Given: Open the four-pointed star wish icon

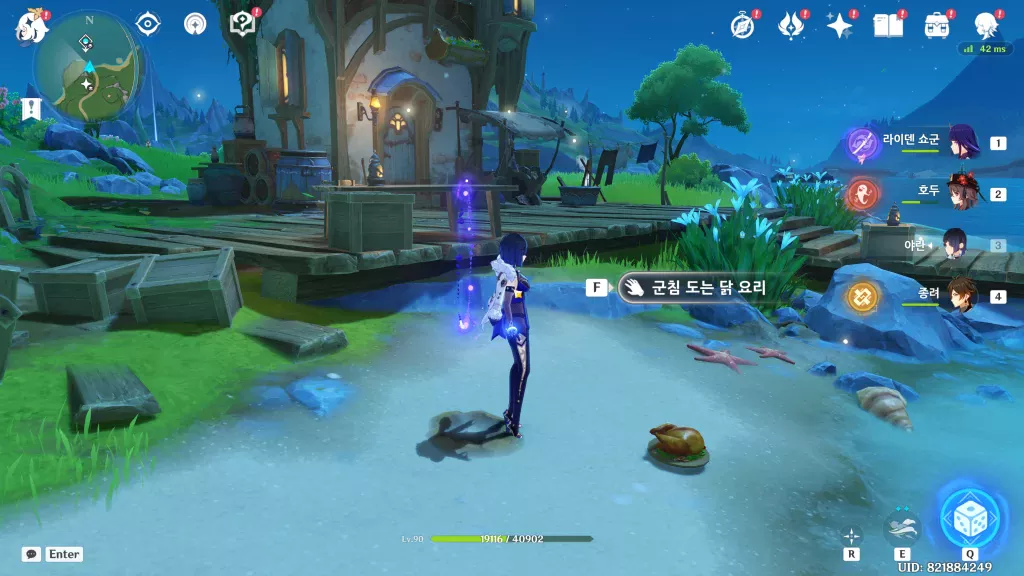Looking at the screenshot, I should tap(839, 25).
